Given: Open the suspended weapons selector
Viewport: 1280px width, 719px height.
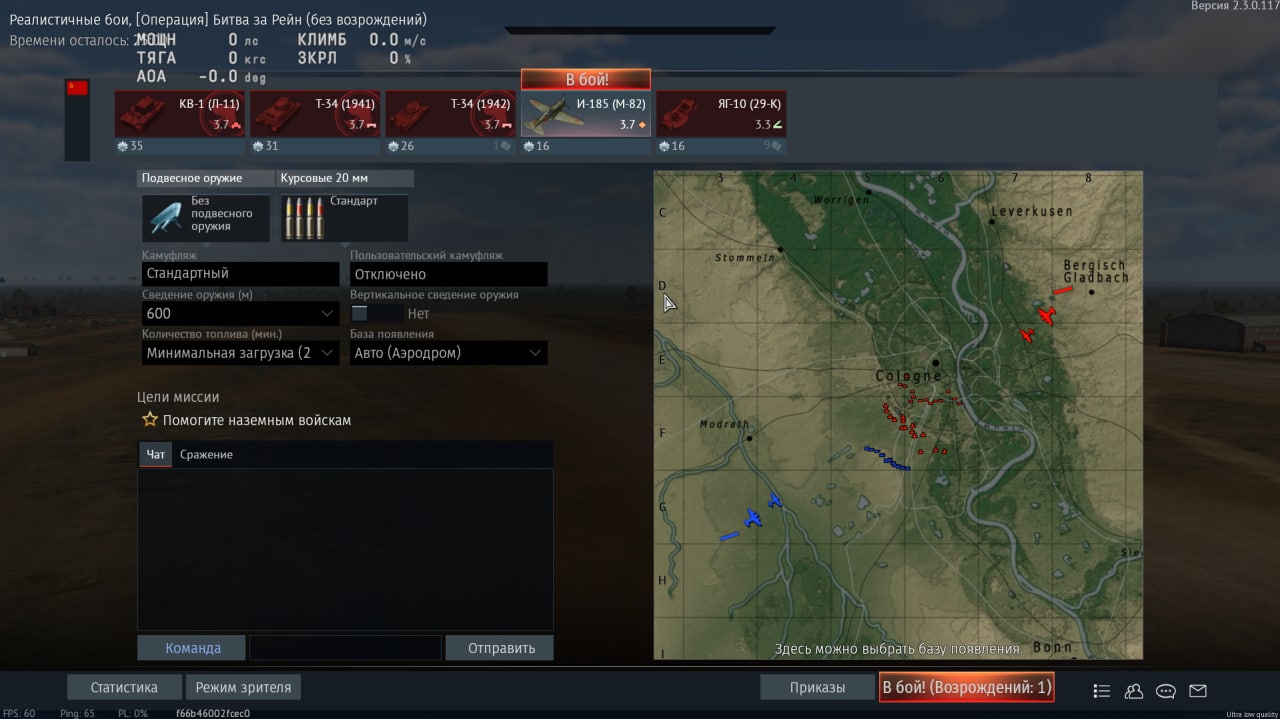Looking at the screenshot, I should pos(206,217).
